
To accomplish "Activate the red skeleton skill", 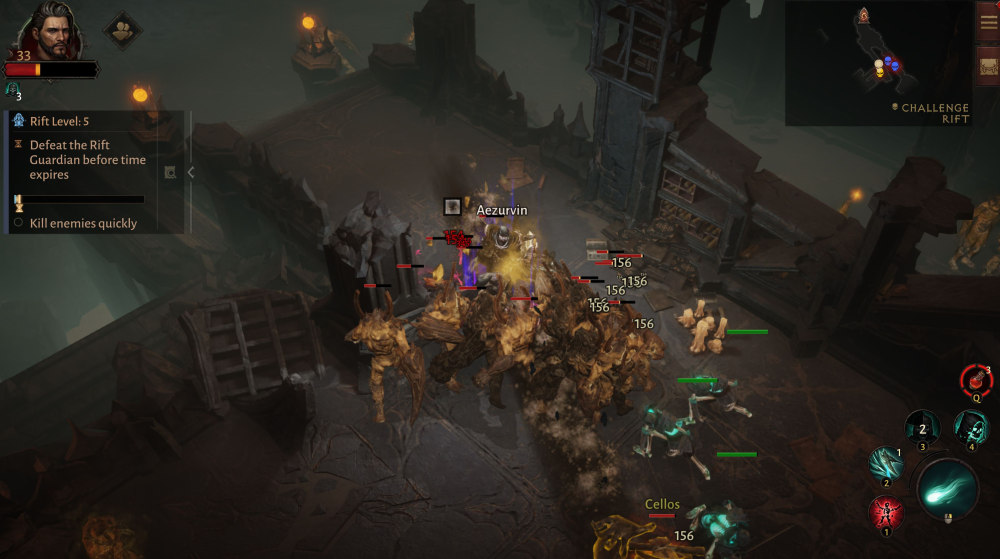I will 885,513.
